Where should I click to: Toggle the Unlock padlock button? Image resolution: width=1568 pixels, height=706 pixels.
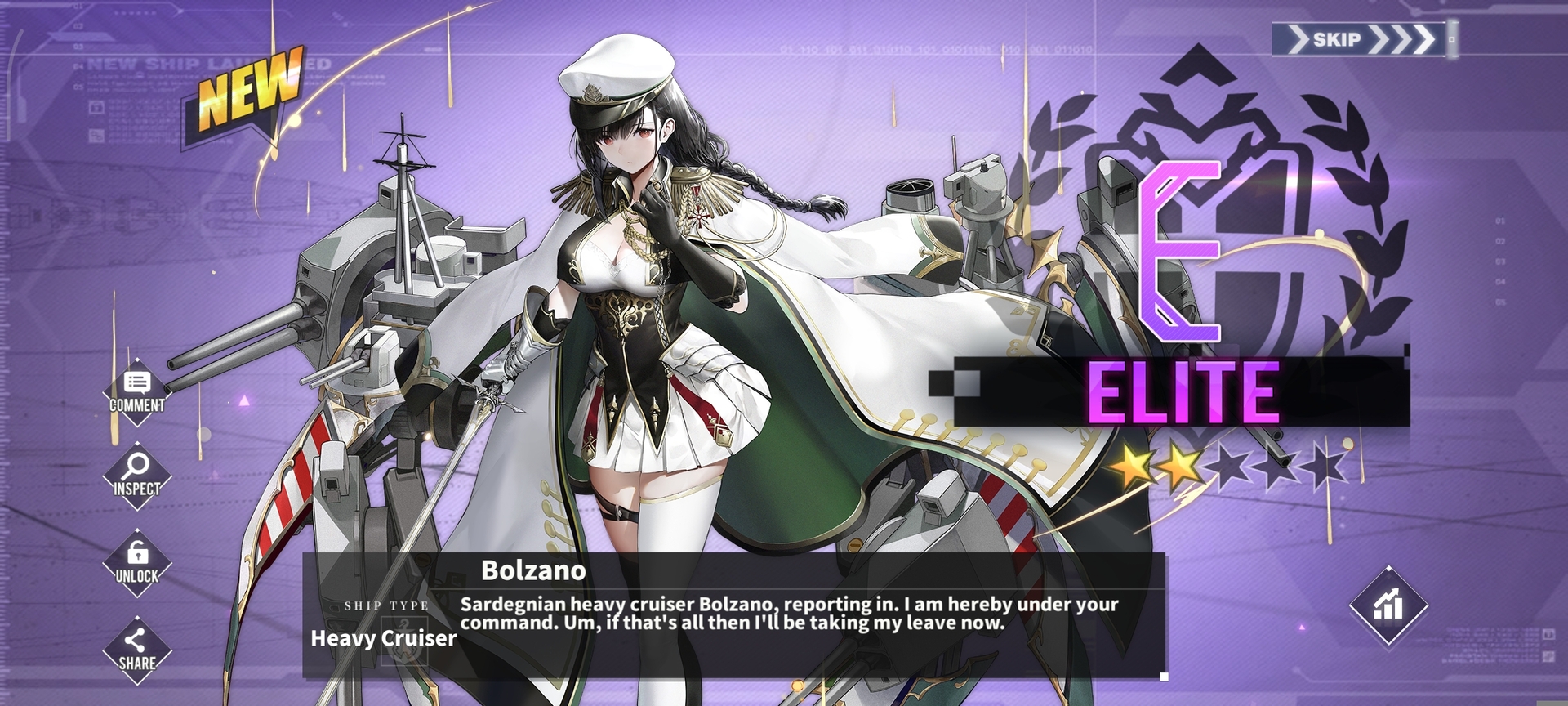click(137, 563)
